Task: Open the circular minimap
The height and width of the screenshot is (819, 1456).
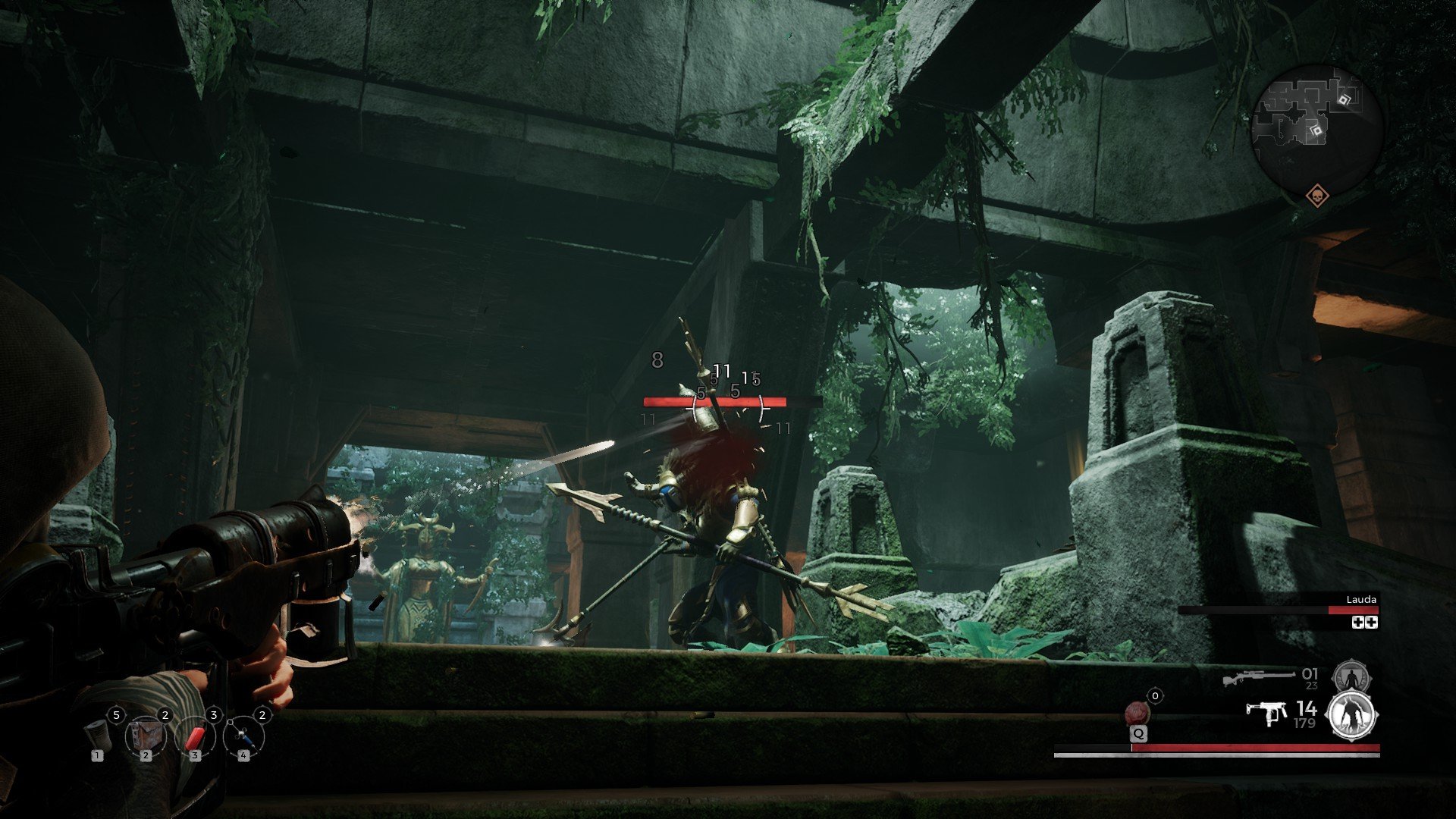Action: (1317, 123)
